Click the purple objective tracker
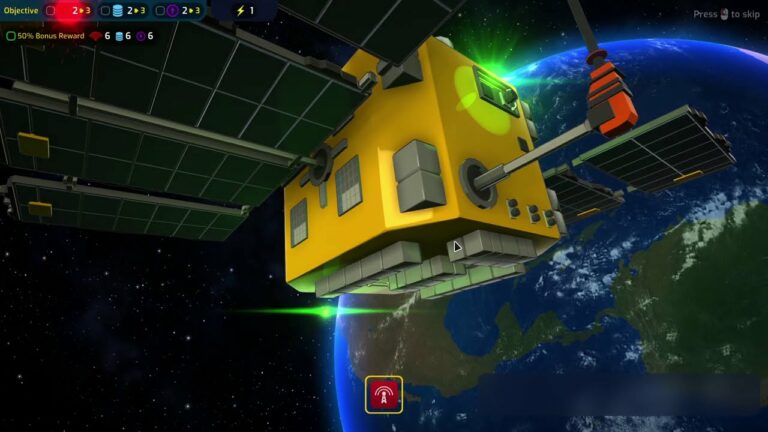The width and height of the screenshot is (768, 432). (178, 11)
